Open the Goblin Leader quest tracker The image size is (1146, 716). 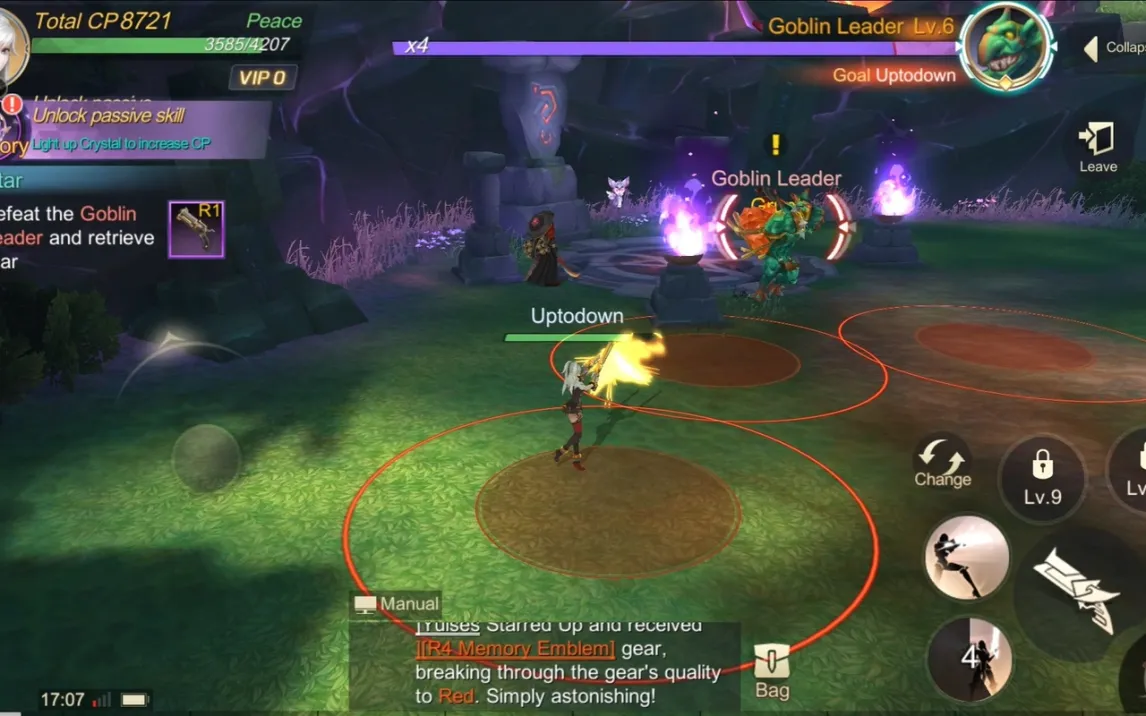[78, 238]
